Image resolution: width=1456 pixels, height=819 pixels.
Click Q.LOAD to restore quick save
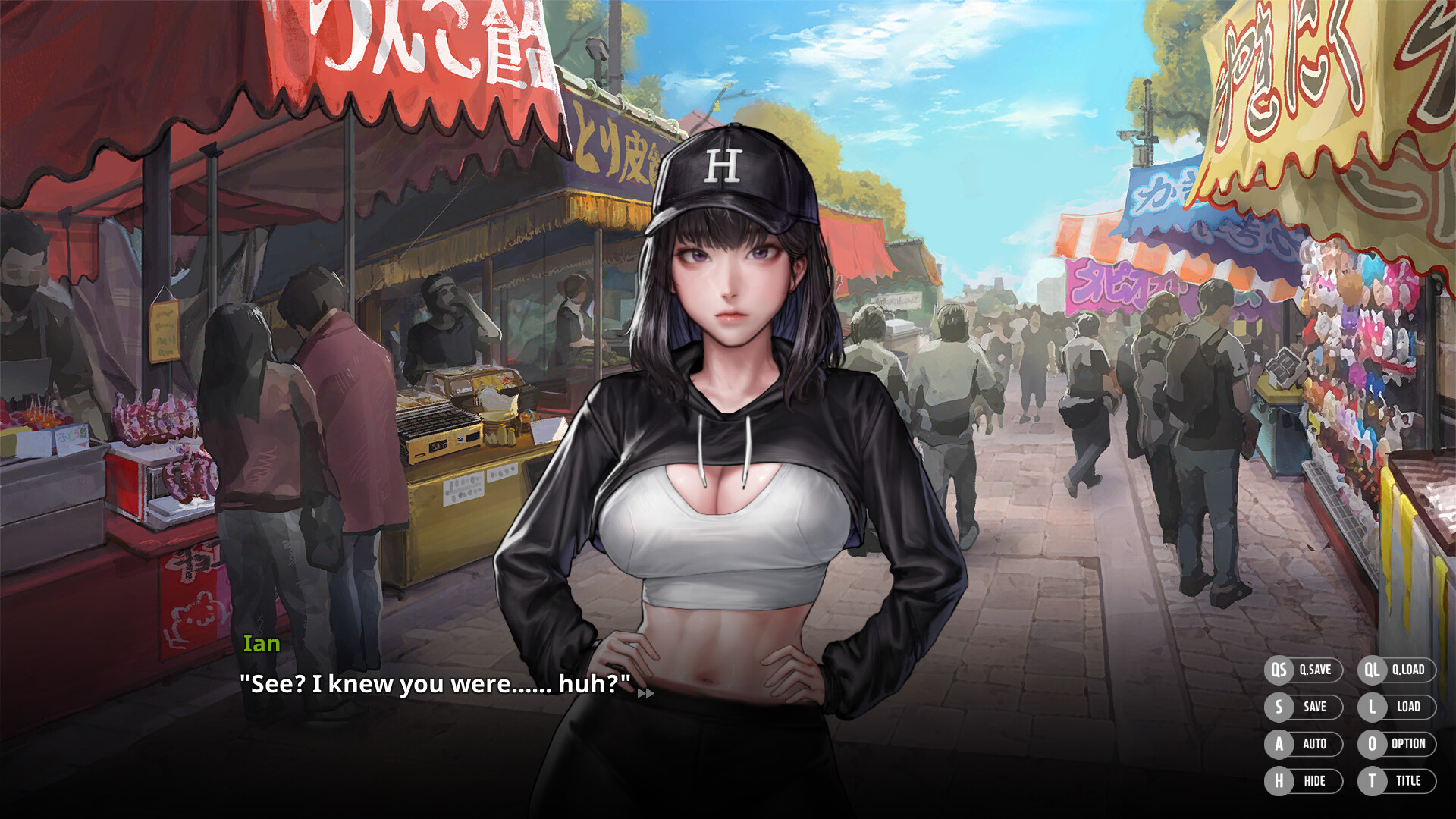[x=1409, y=670]
